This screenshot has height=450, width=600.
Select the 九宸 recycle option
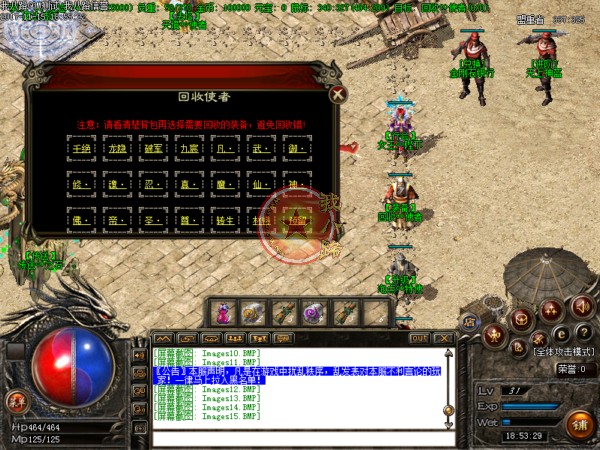click(x=189, y=148)
